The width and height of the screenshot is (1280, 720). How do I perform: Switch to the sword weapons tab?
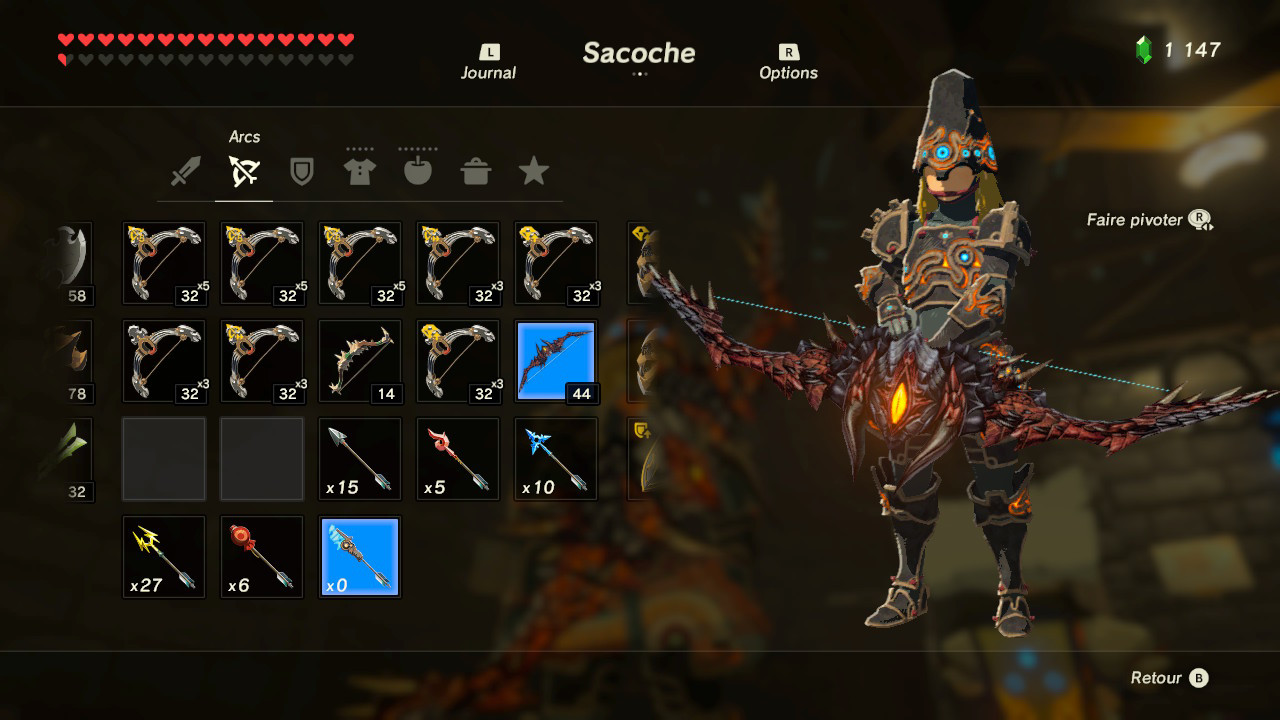(x=185, y=170)
